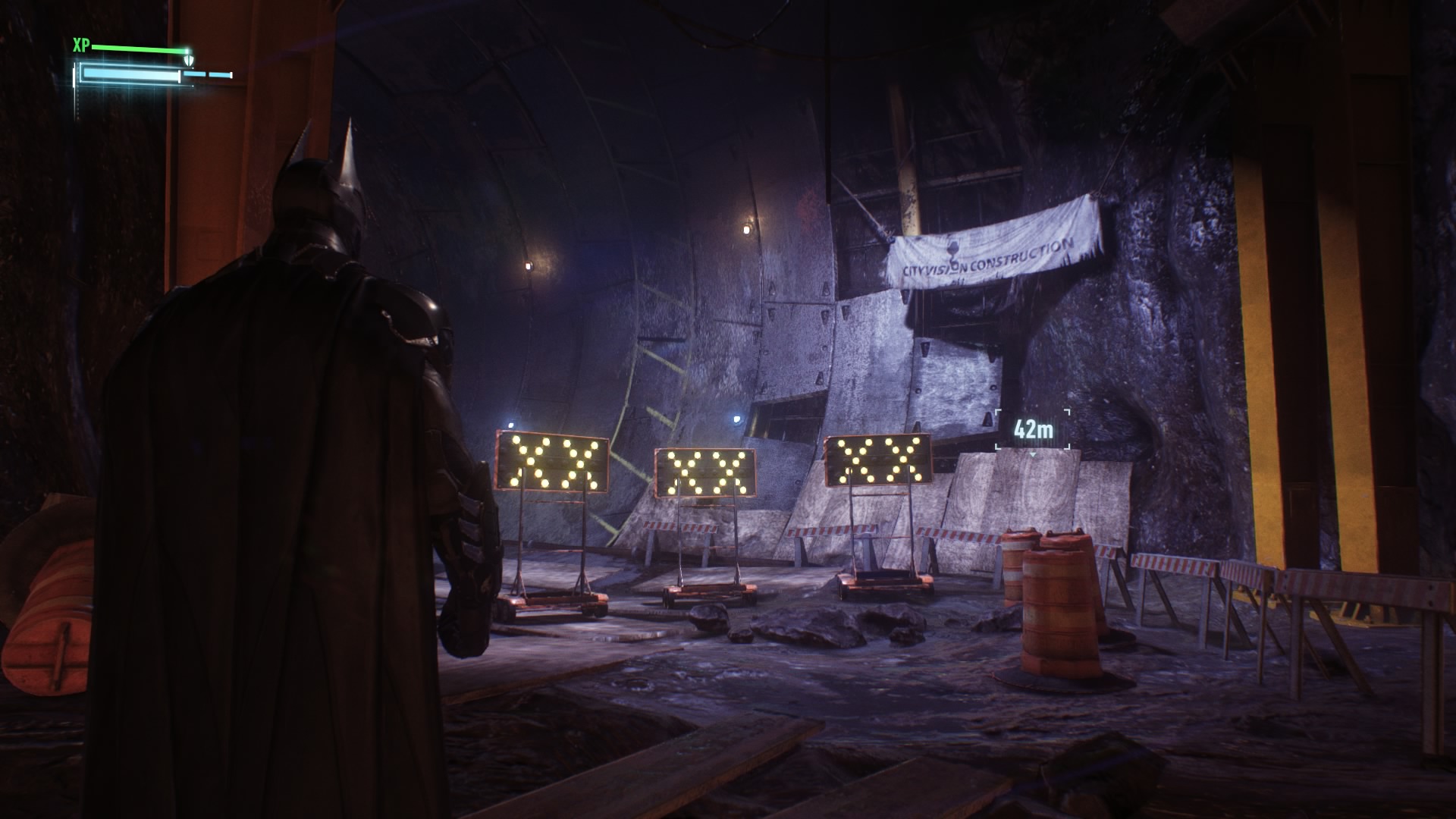This screenshot has width=1456, height=819.
Task: Select the 42m objective waypoint marker
Action: coord(1033,430)
